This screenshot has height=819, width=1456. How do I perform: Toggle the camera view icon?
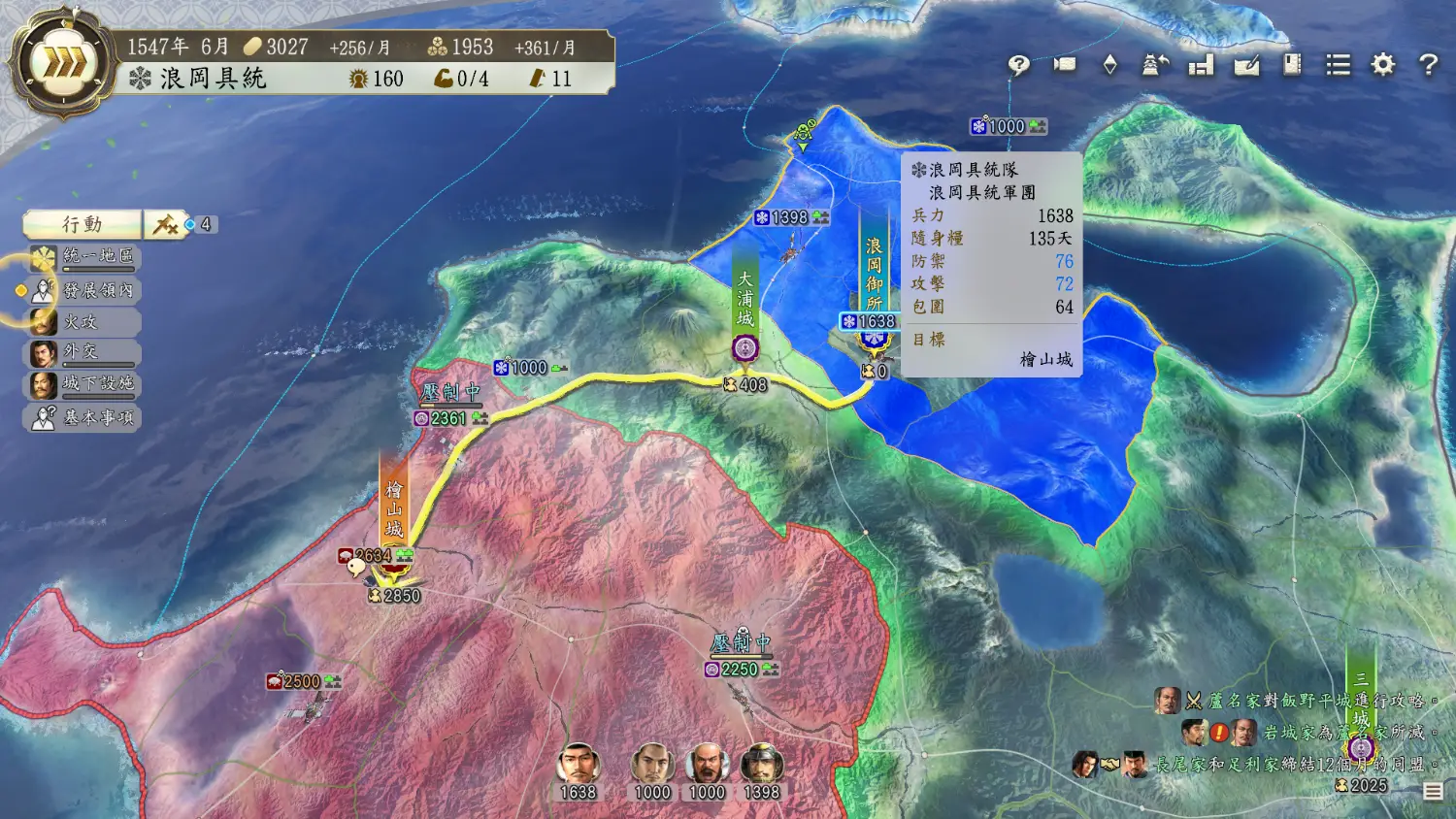coord(1065,65)
